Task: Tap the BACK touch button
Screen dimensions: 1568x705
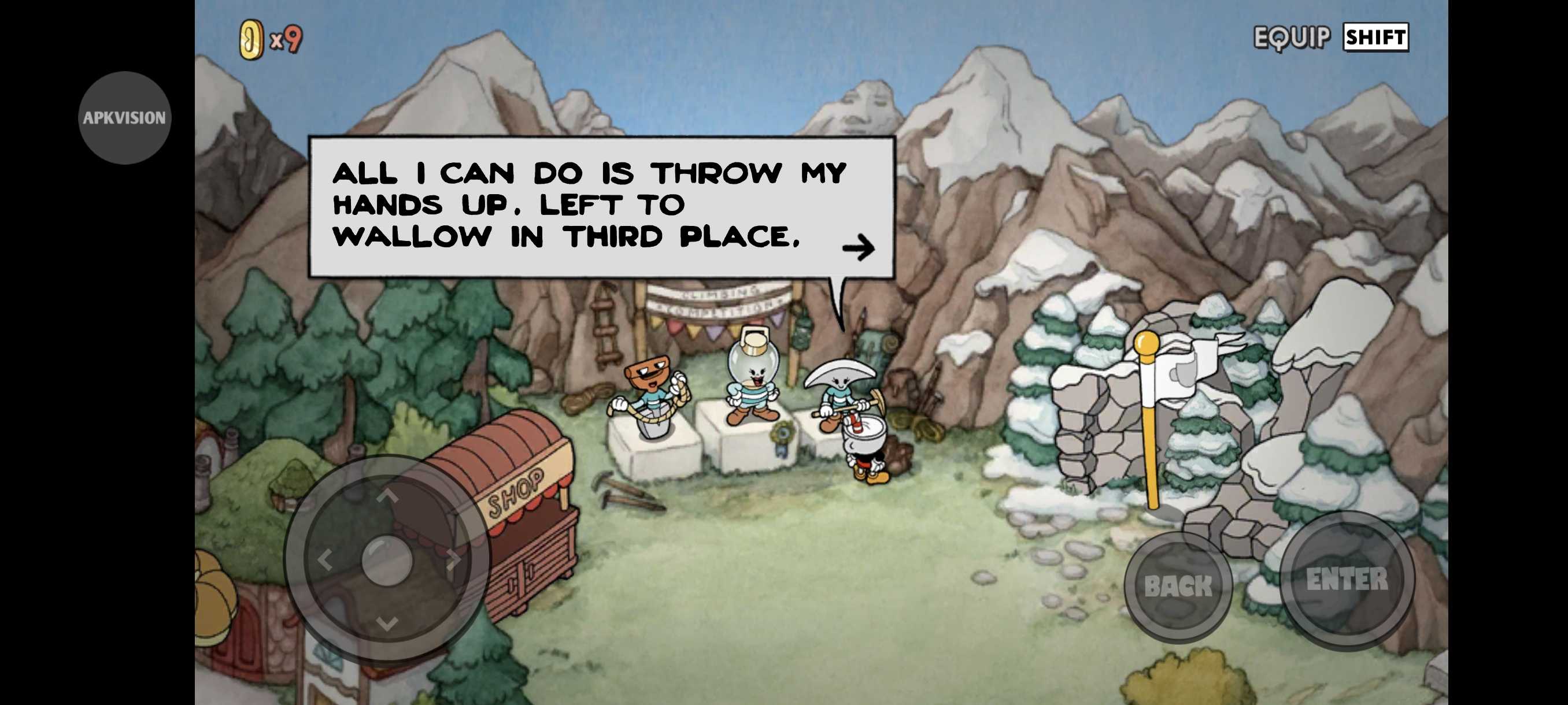Action: pos(1178,586)
